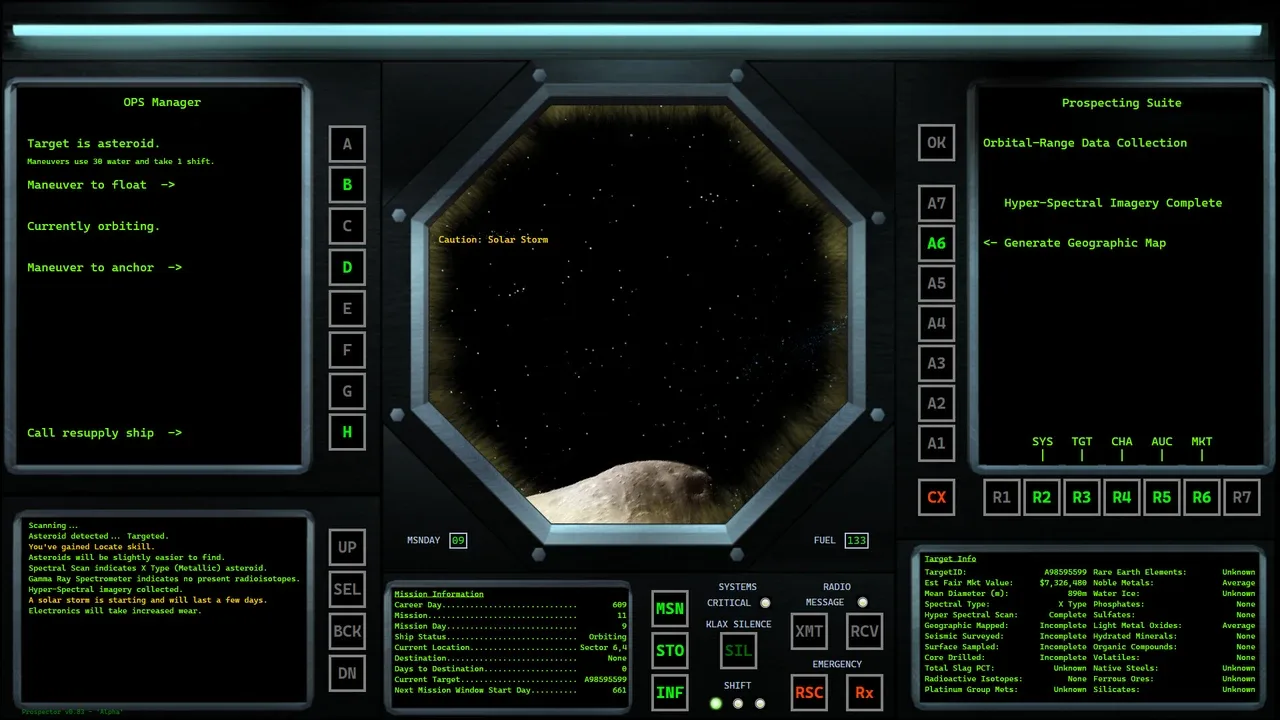The width and height of the screenshot is (1280, 720).
Task: Choose button D to maneuver to anchor
Action: 347,267
